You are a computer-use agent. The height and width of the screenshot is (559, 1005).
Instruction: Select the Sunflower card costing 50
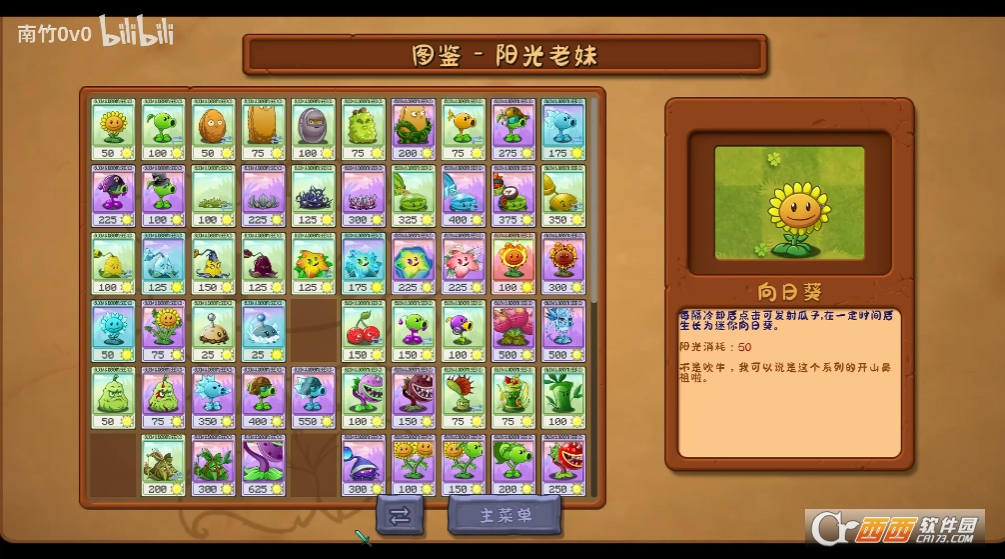[114, 129]
